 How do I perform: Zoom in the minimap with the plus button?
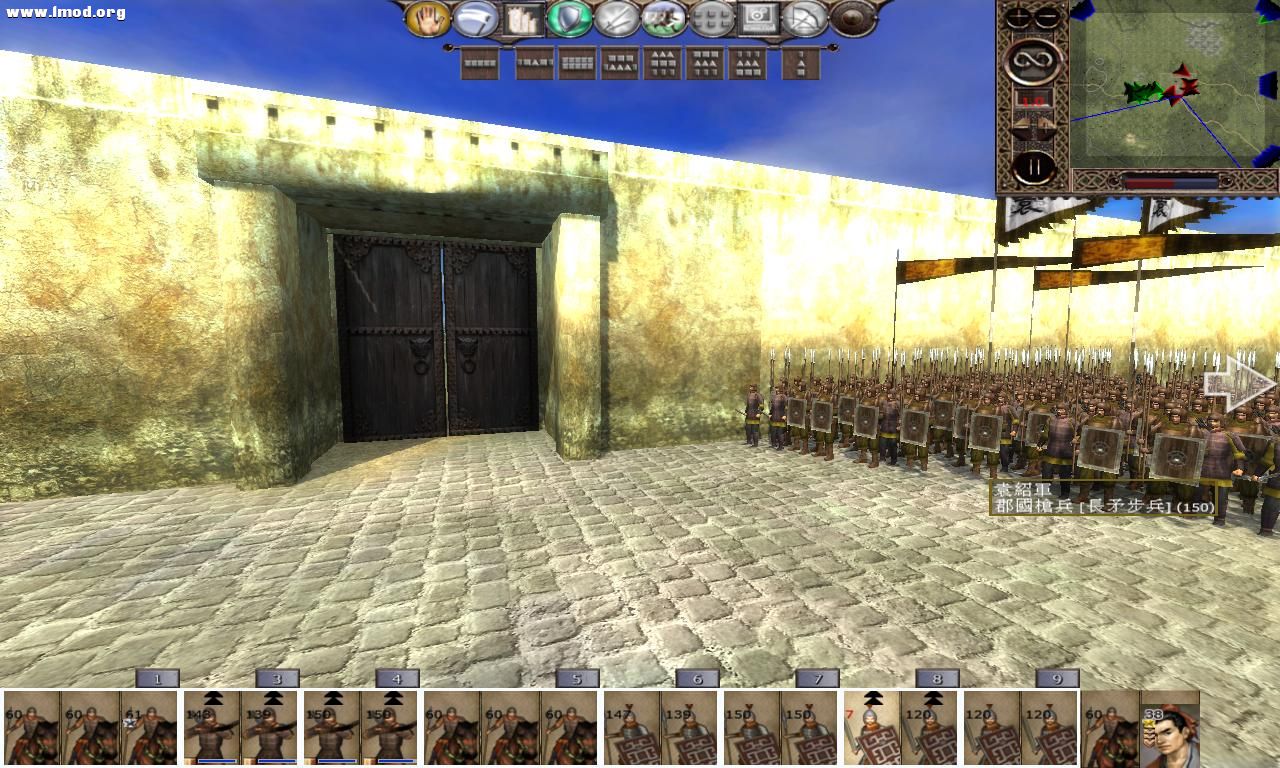(x=1017, y=16)
